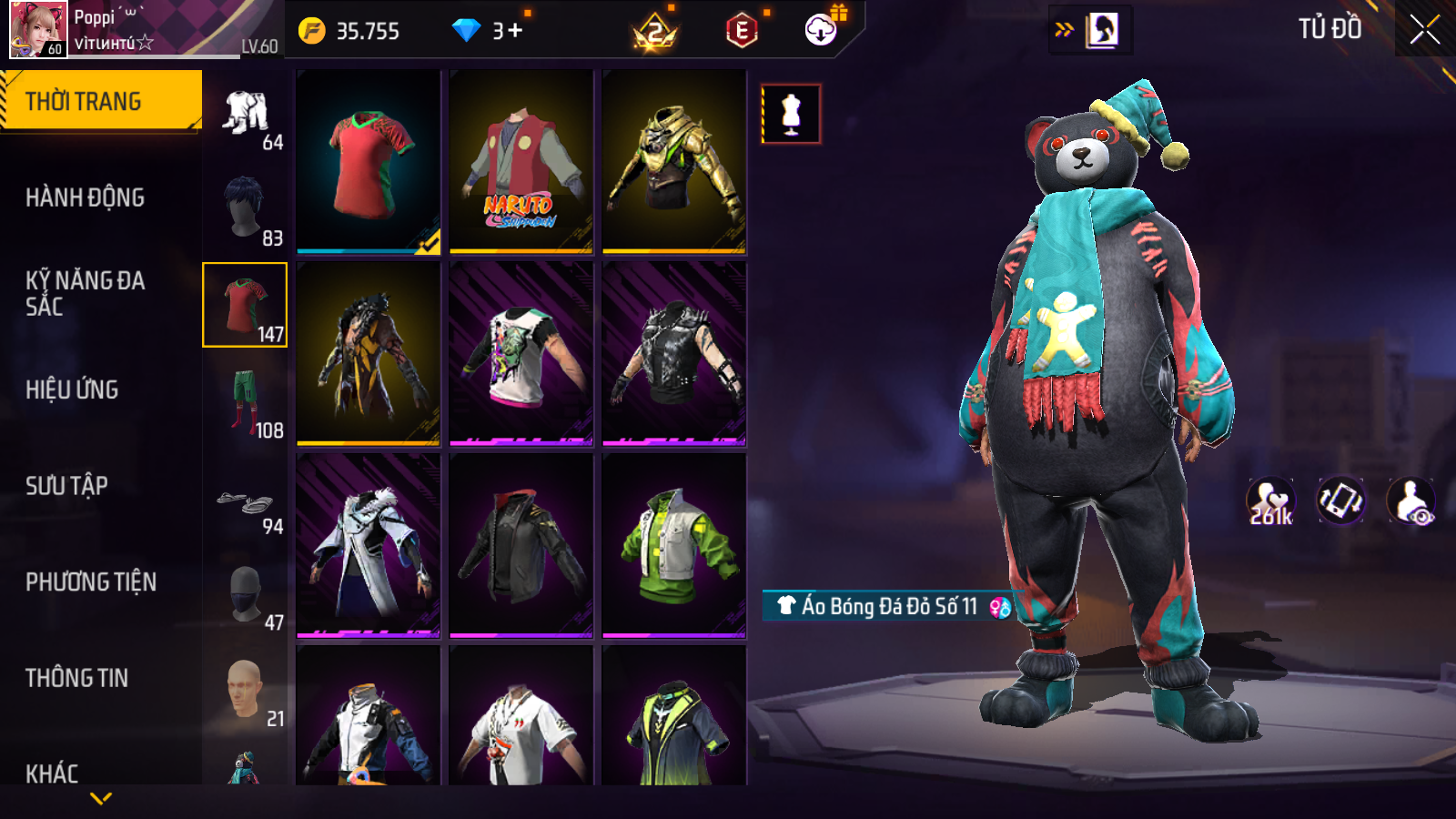This screenshot has height=819, width=1456.
Task: Tap the cloud download gift icon
Action: point(821,30)
